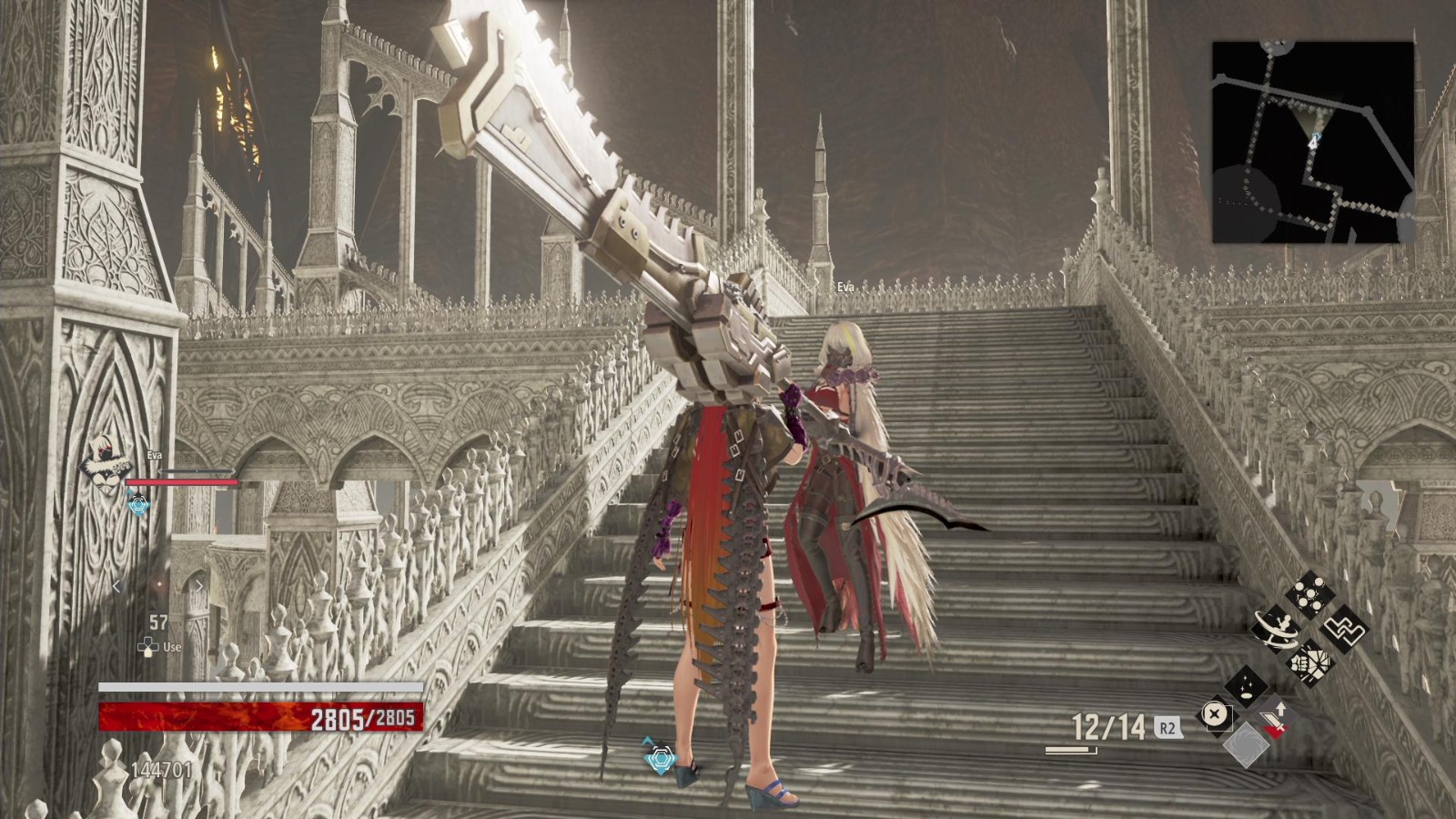Image resolution: width=1456 pixels, height=819 pixels.
Task: Click the blue hexagonal buff icon under Eva
Action: (138, 503)
